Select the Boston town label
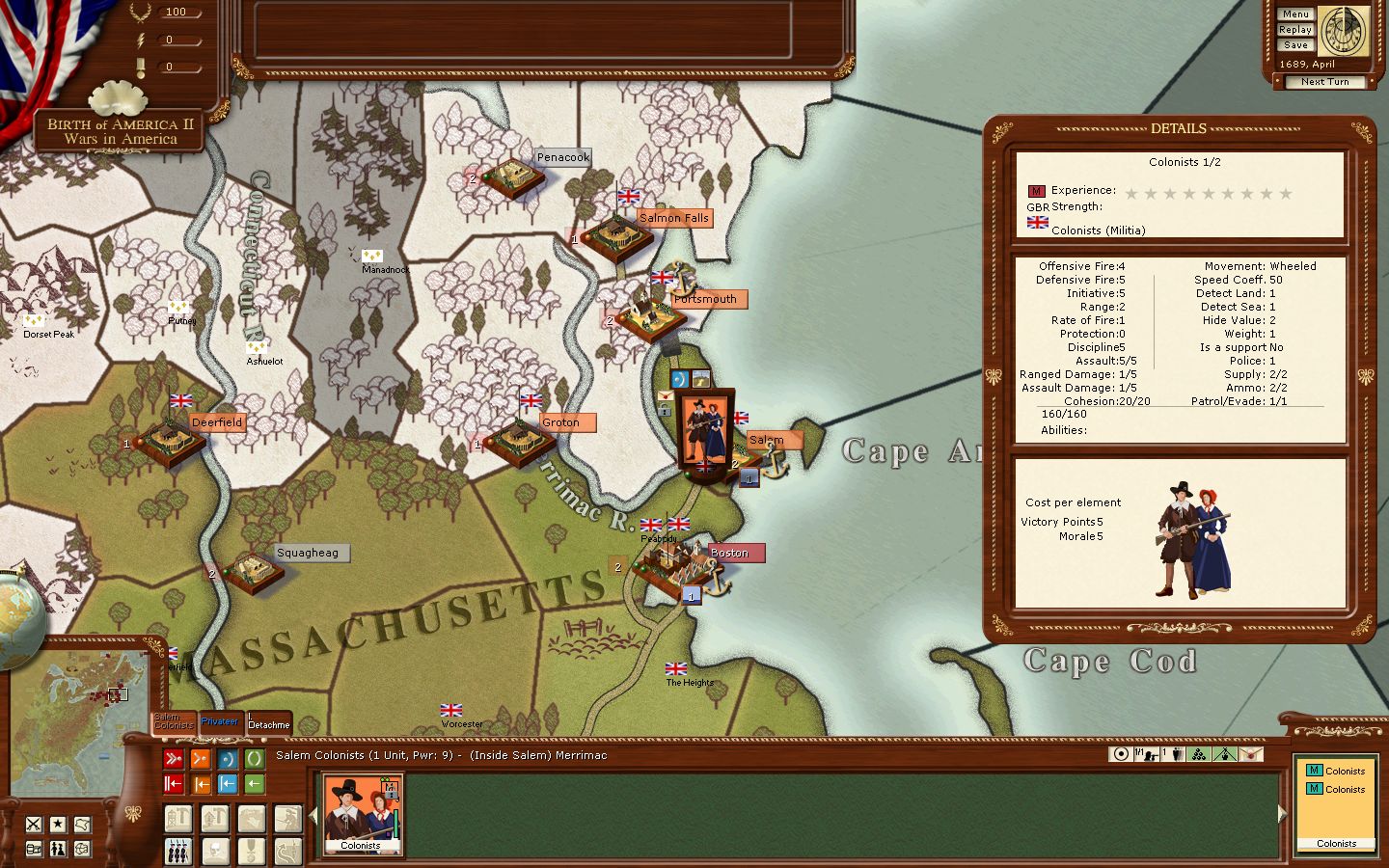This screenshot has width=1389, height=868. (729, 553)
